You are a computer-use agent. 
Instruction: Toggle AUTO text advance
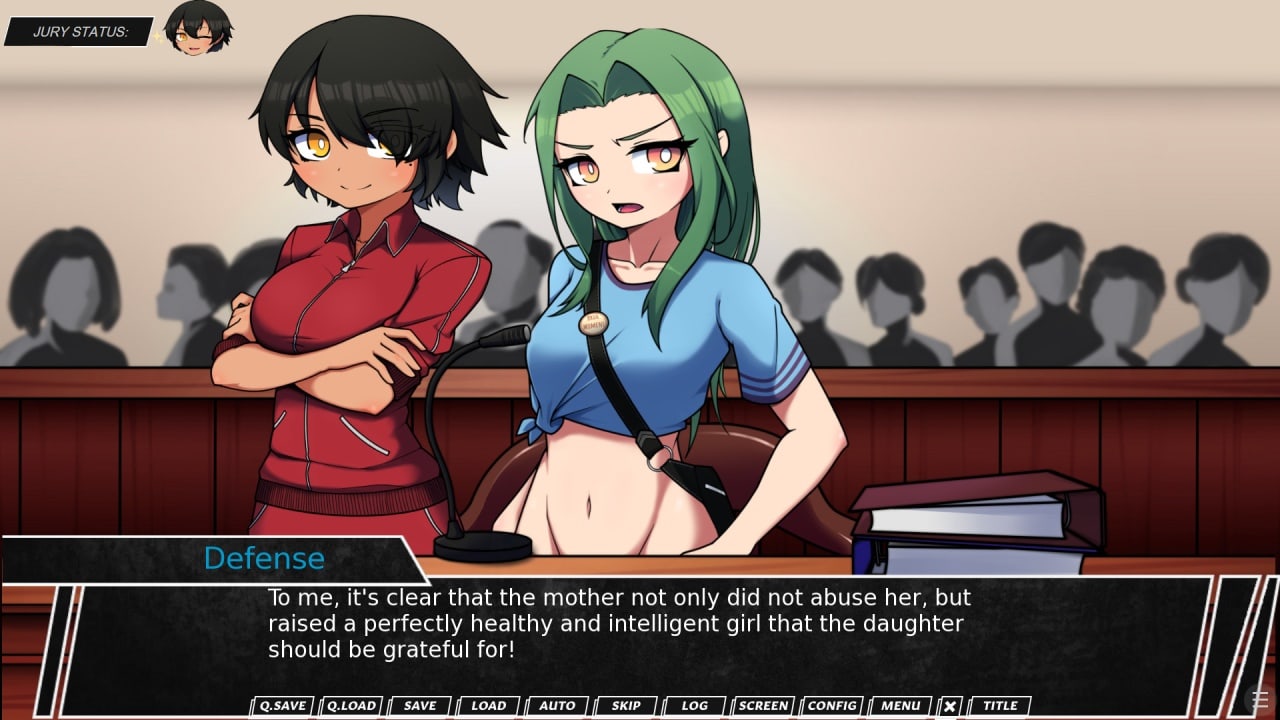(557, 706)
